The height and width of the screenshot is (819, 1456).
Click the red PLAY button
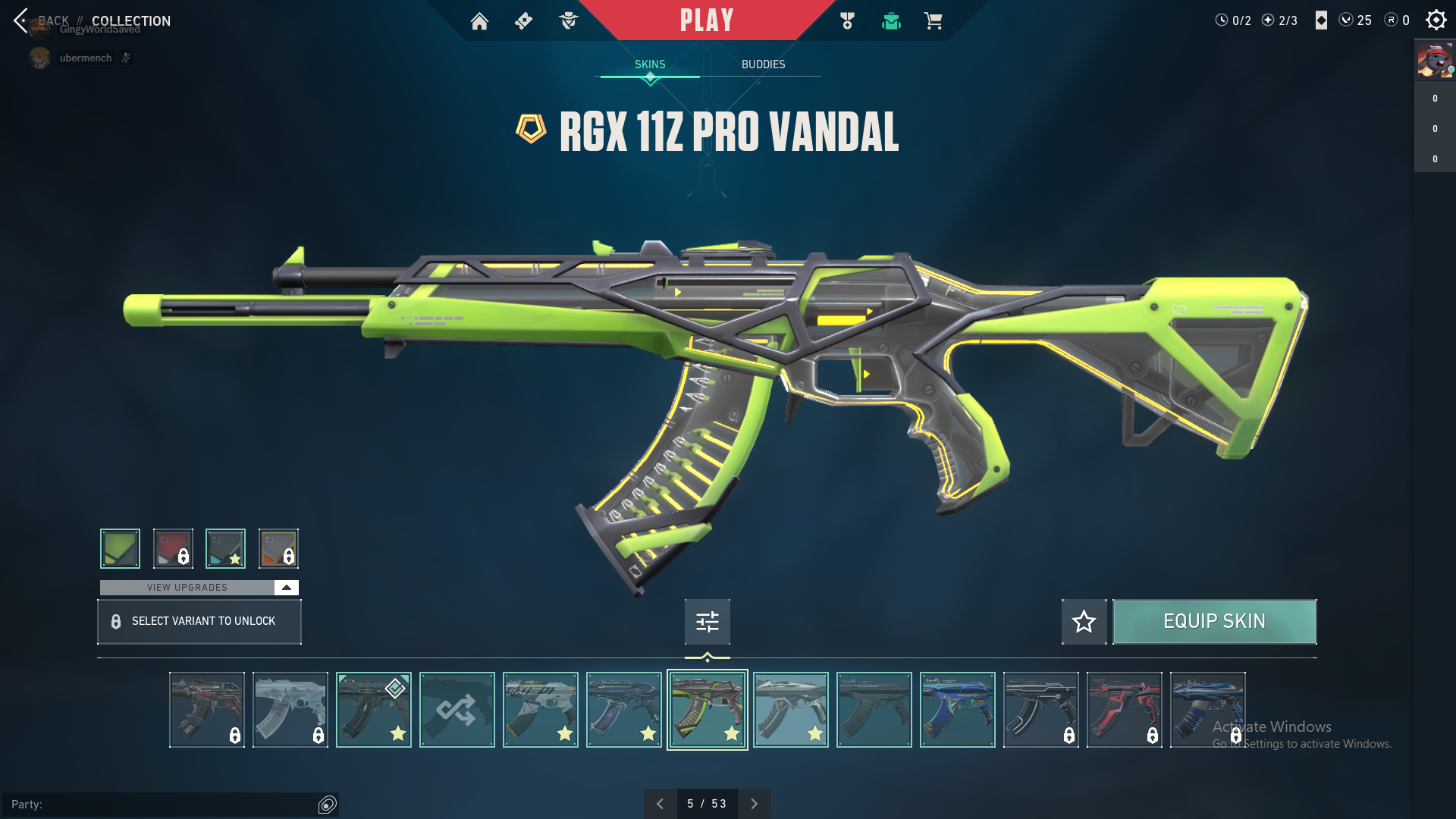click(706, 20)
